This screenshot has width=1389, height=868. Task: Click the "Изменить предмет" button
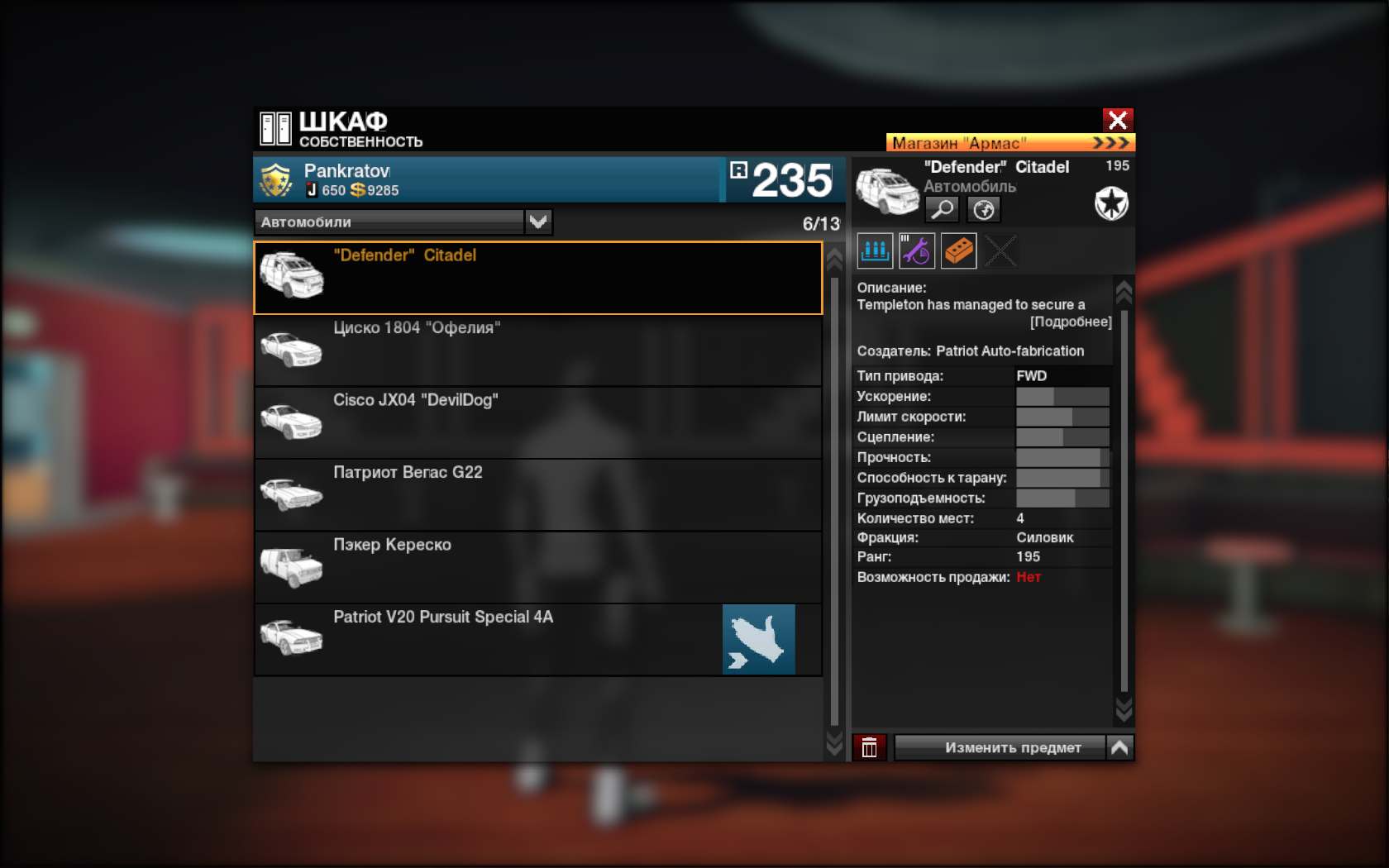(x=1000, y=747)
